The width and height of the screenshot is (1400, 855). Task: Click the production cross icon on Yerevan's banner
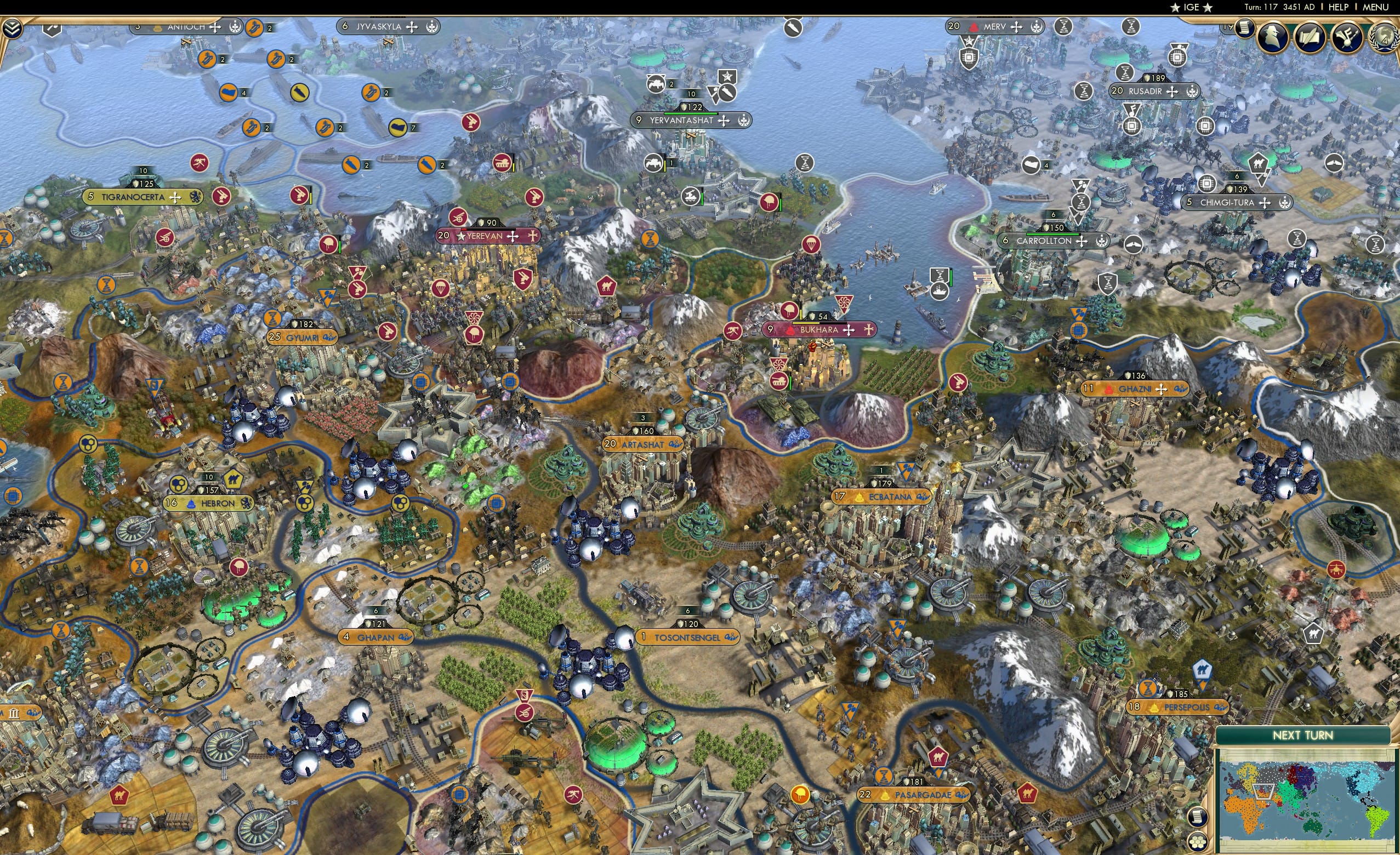(512, 236)
